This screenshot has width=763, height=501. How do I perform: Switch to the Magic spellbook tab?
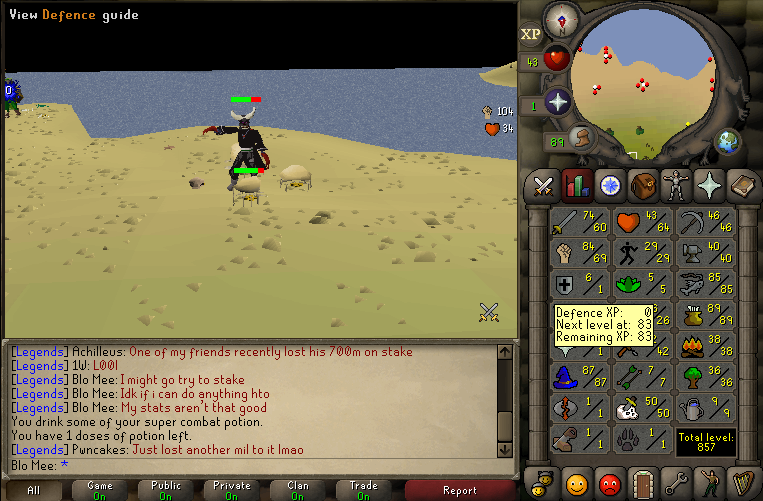point(741,185)
